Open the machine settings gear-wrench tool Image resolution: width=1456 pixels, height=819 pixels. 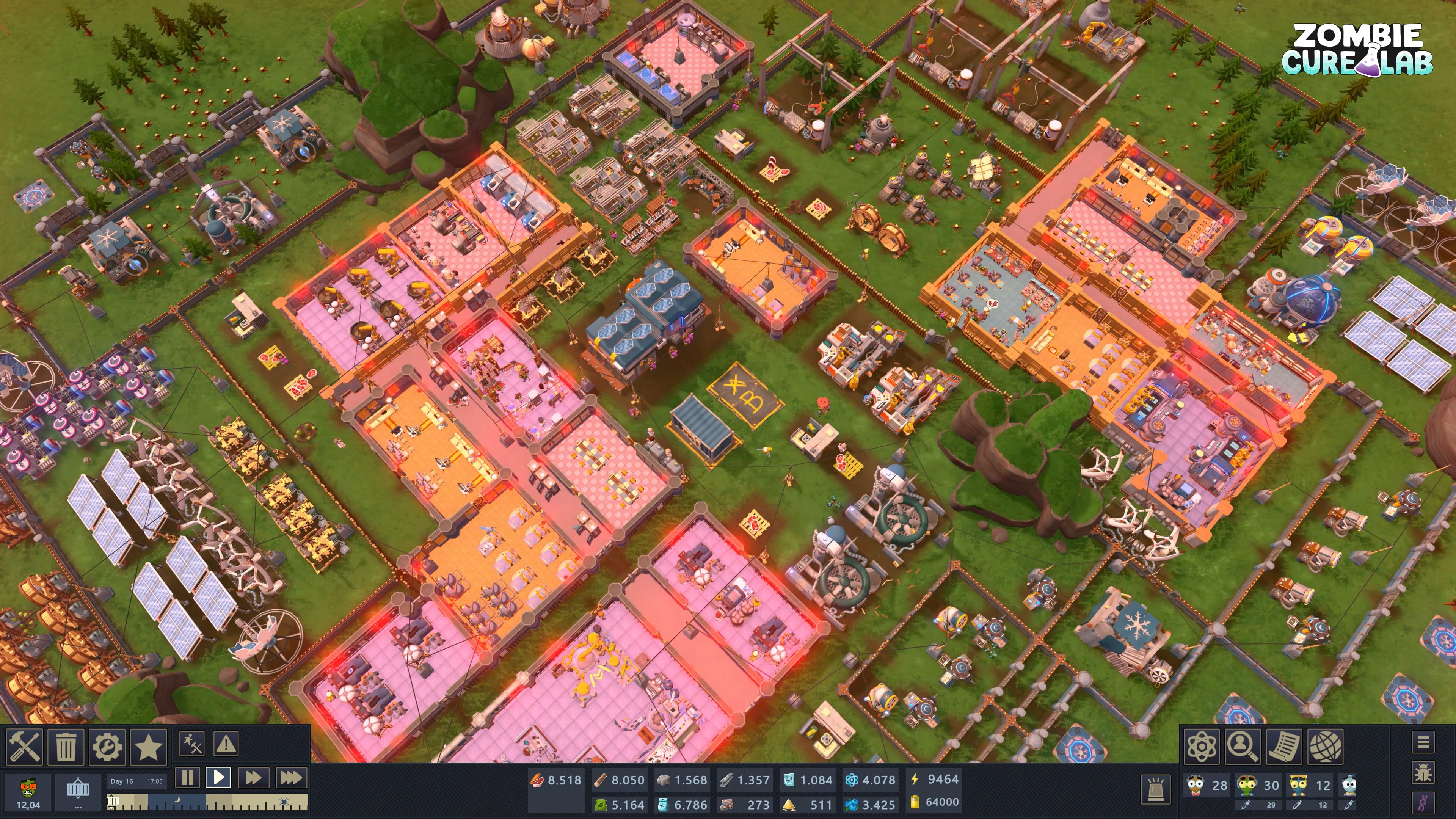point(107,746)
